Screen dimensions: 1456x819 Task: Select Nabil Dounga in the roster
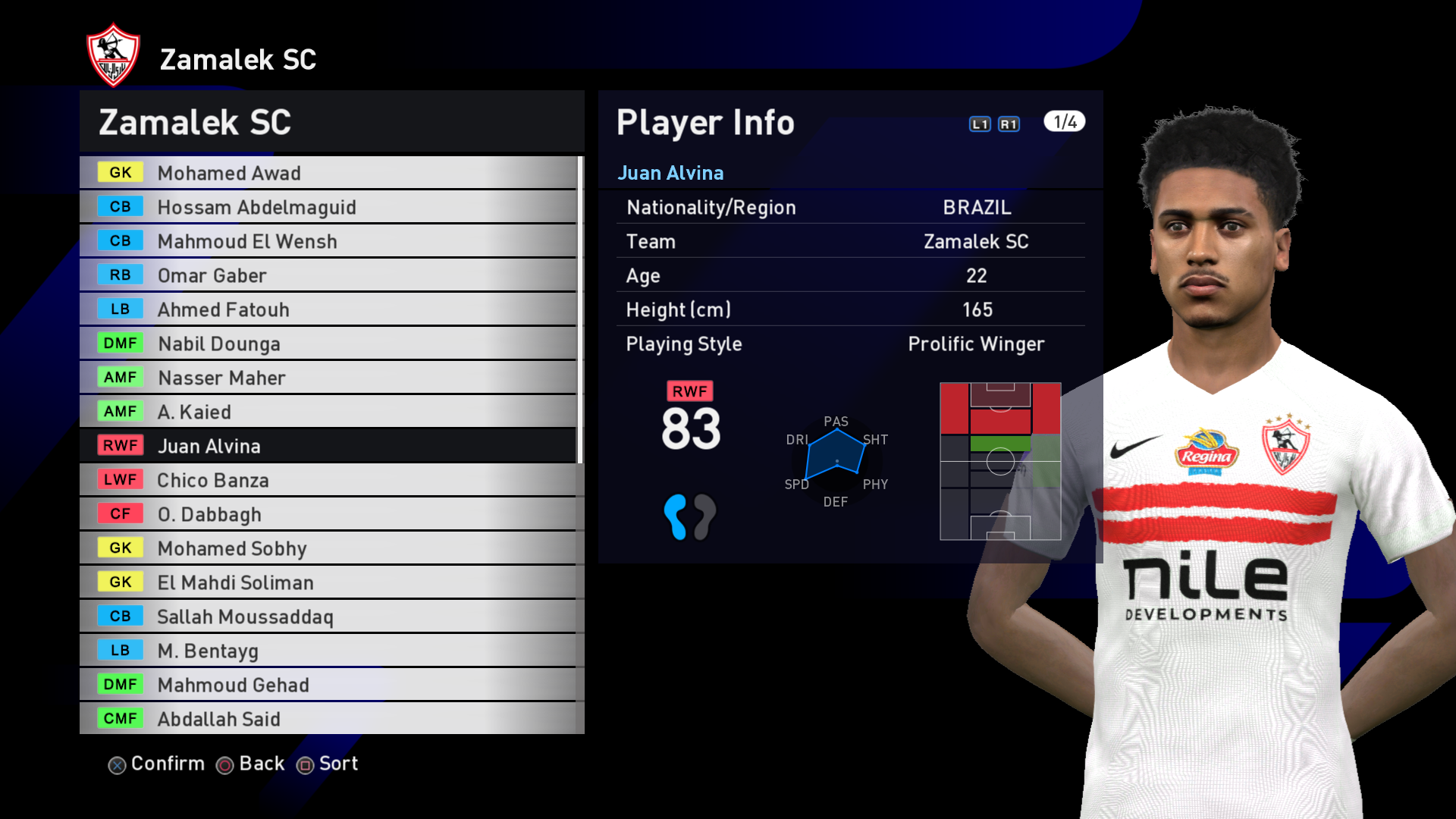[x=328, y=344]
